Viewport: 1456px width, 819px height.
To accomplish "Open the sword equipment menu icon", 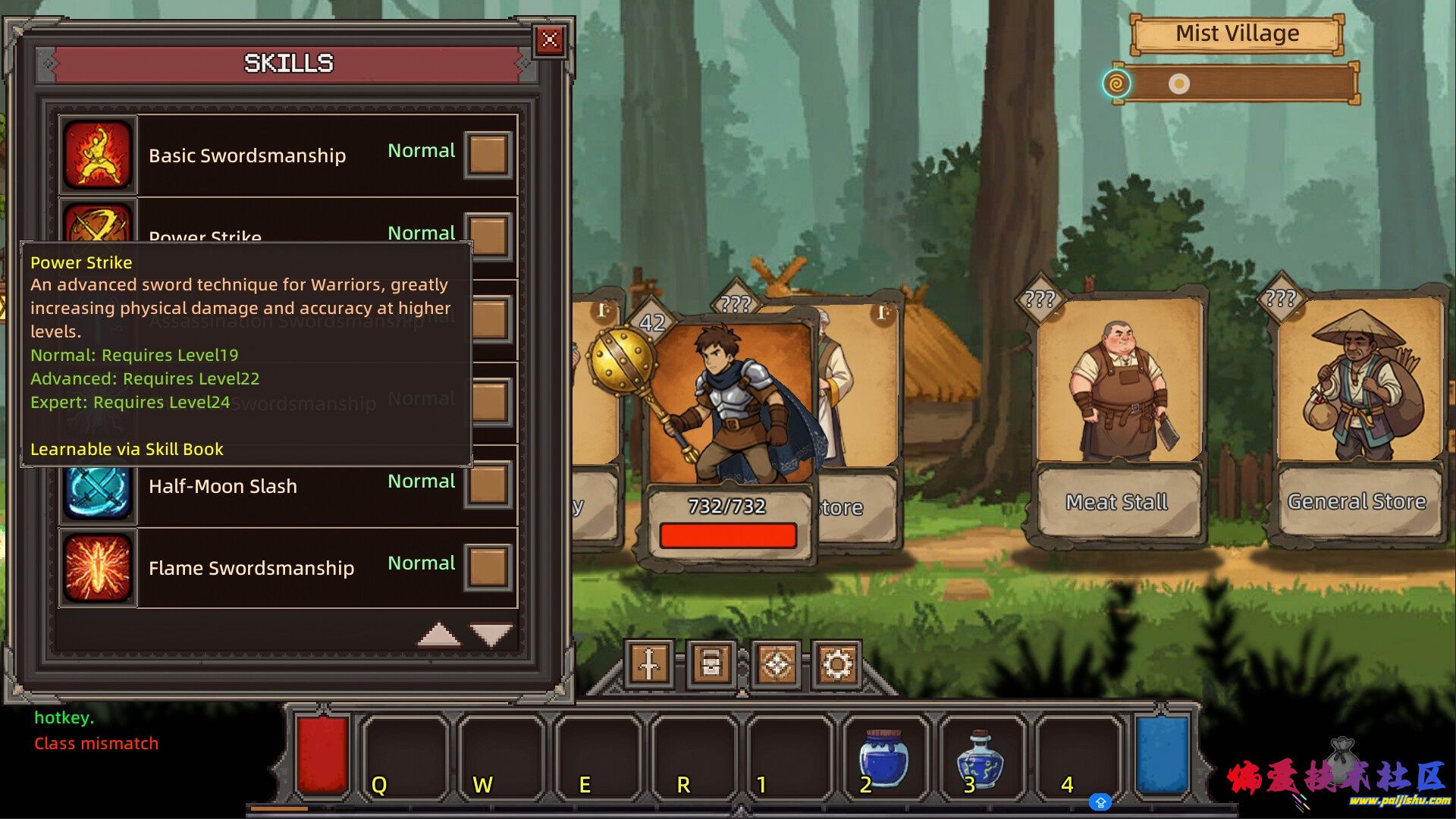I will pos(649,665).
